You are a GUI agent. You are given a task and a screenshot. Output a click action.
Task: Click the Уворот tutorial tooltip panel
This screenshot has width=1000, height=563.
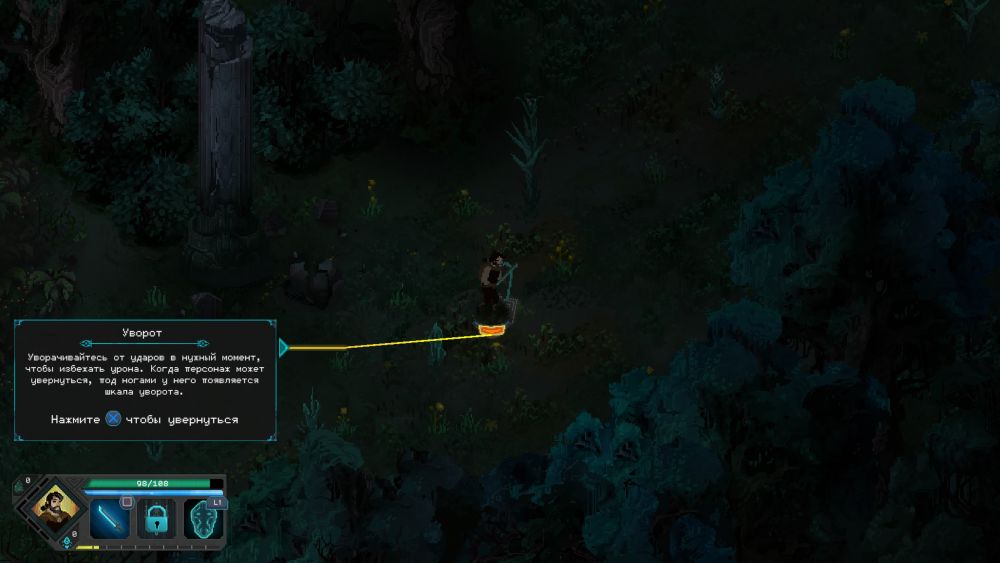145,380
